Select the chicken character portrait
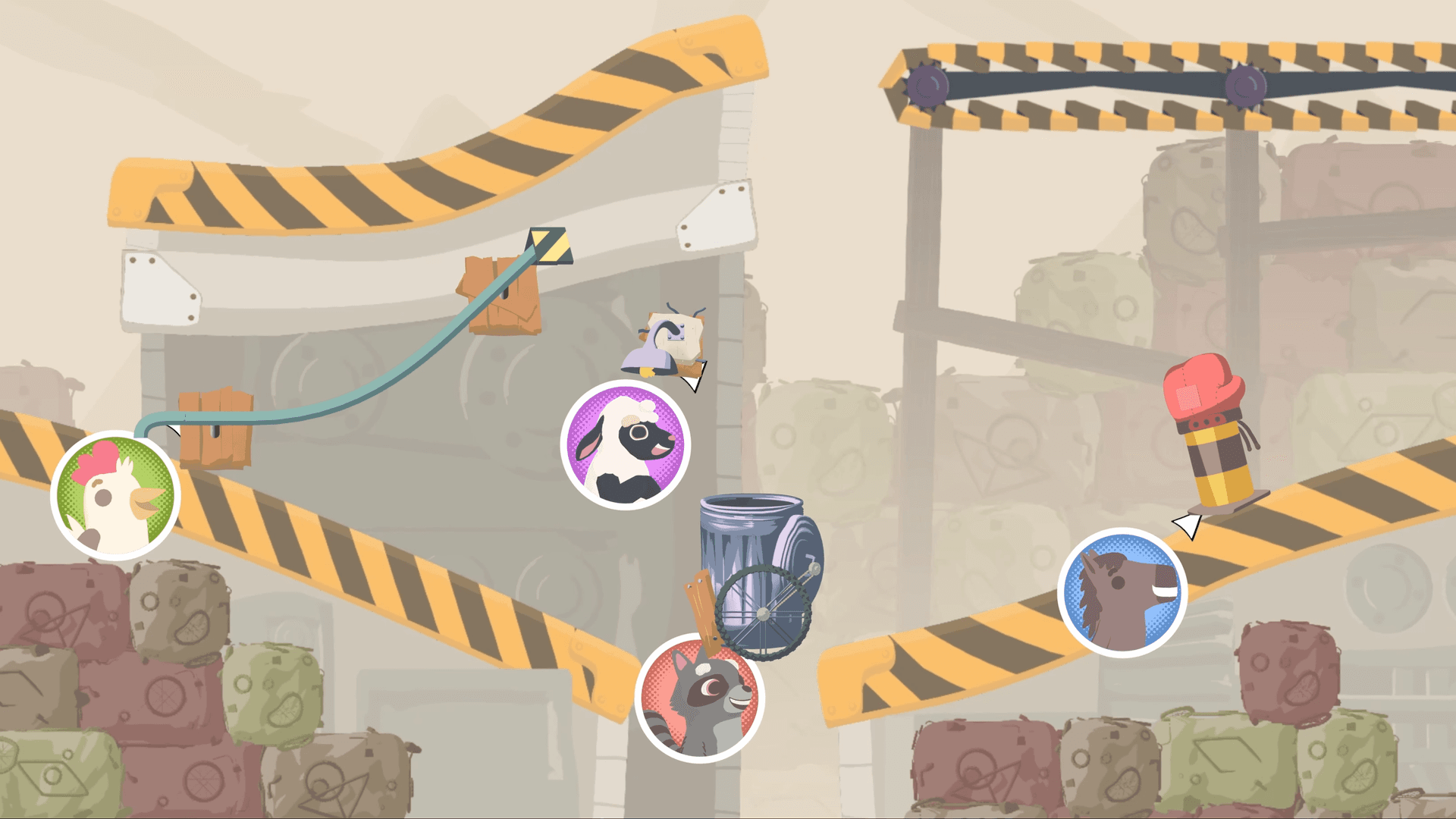Image resolution: width=1456 pixels, height=819 pixels. click(x=115, y=494)
